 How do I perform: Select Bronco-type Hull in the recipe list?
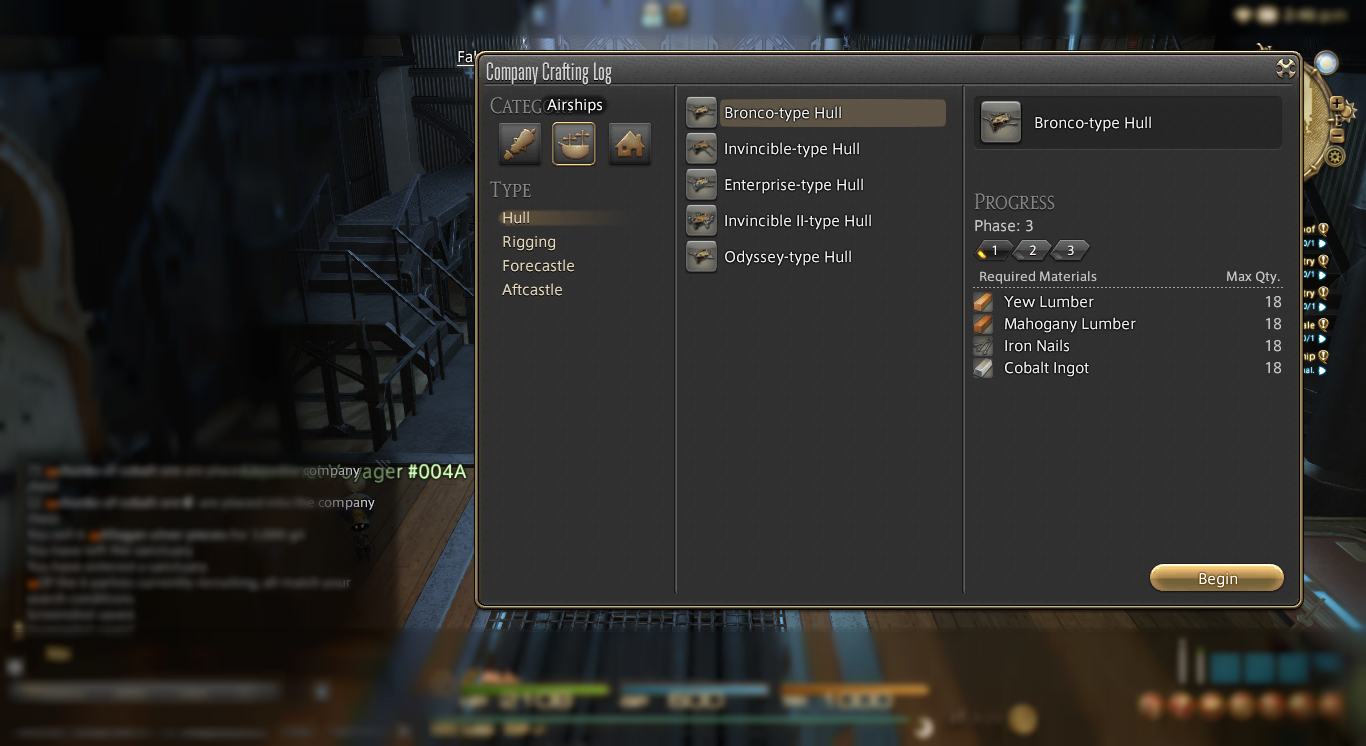tap(783, 113)
